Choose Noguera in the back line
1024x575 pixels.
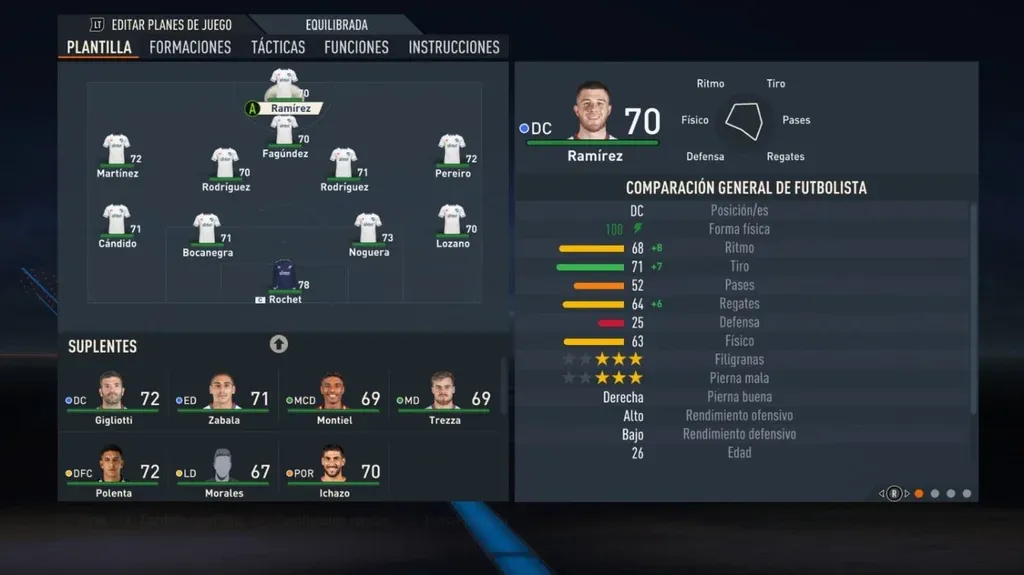click(x=368, y=229)
